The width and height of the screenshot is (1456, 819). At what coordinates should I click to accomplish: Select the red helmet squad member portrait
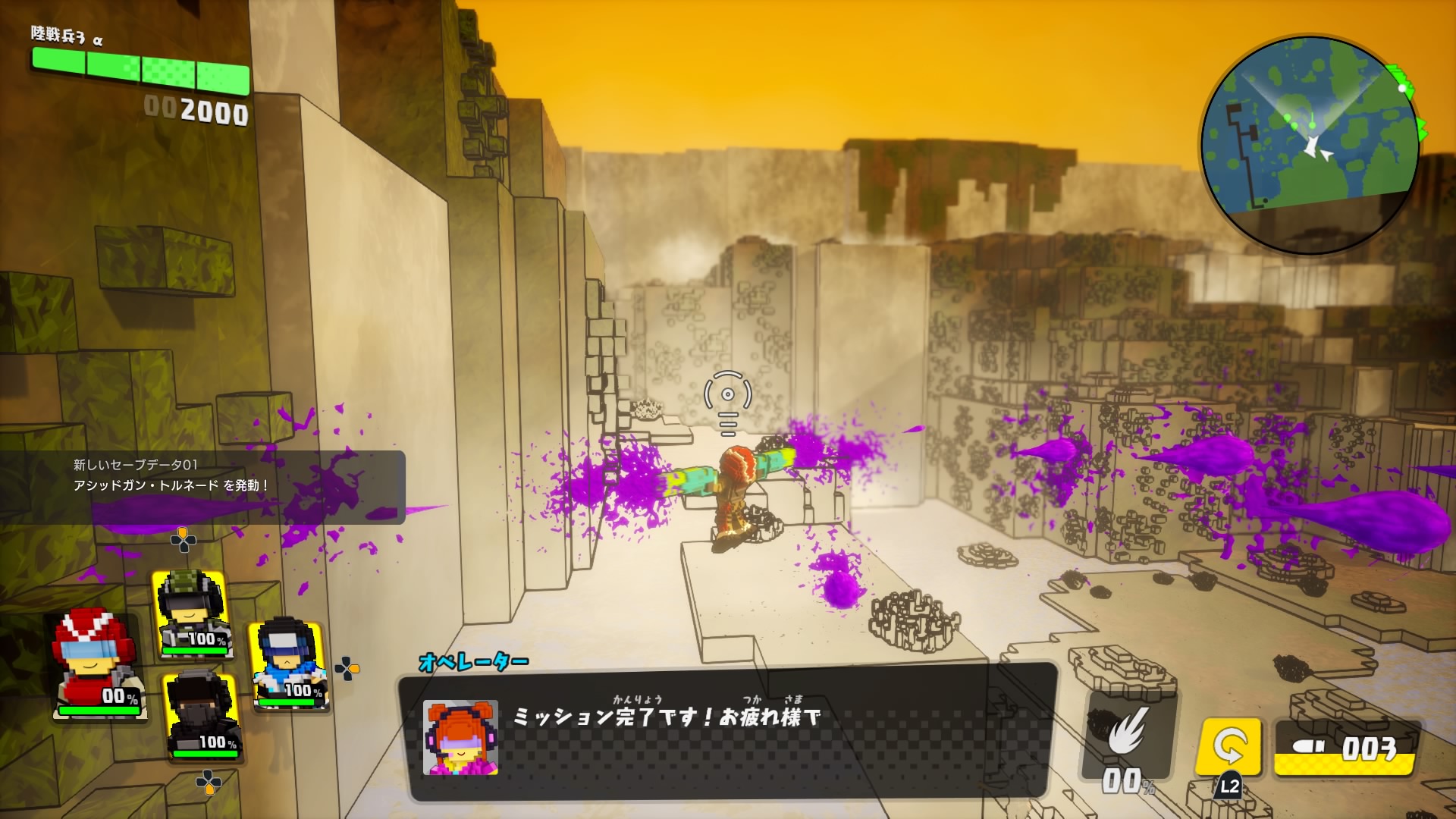[x=97, y=665]
